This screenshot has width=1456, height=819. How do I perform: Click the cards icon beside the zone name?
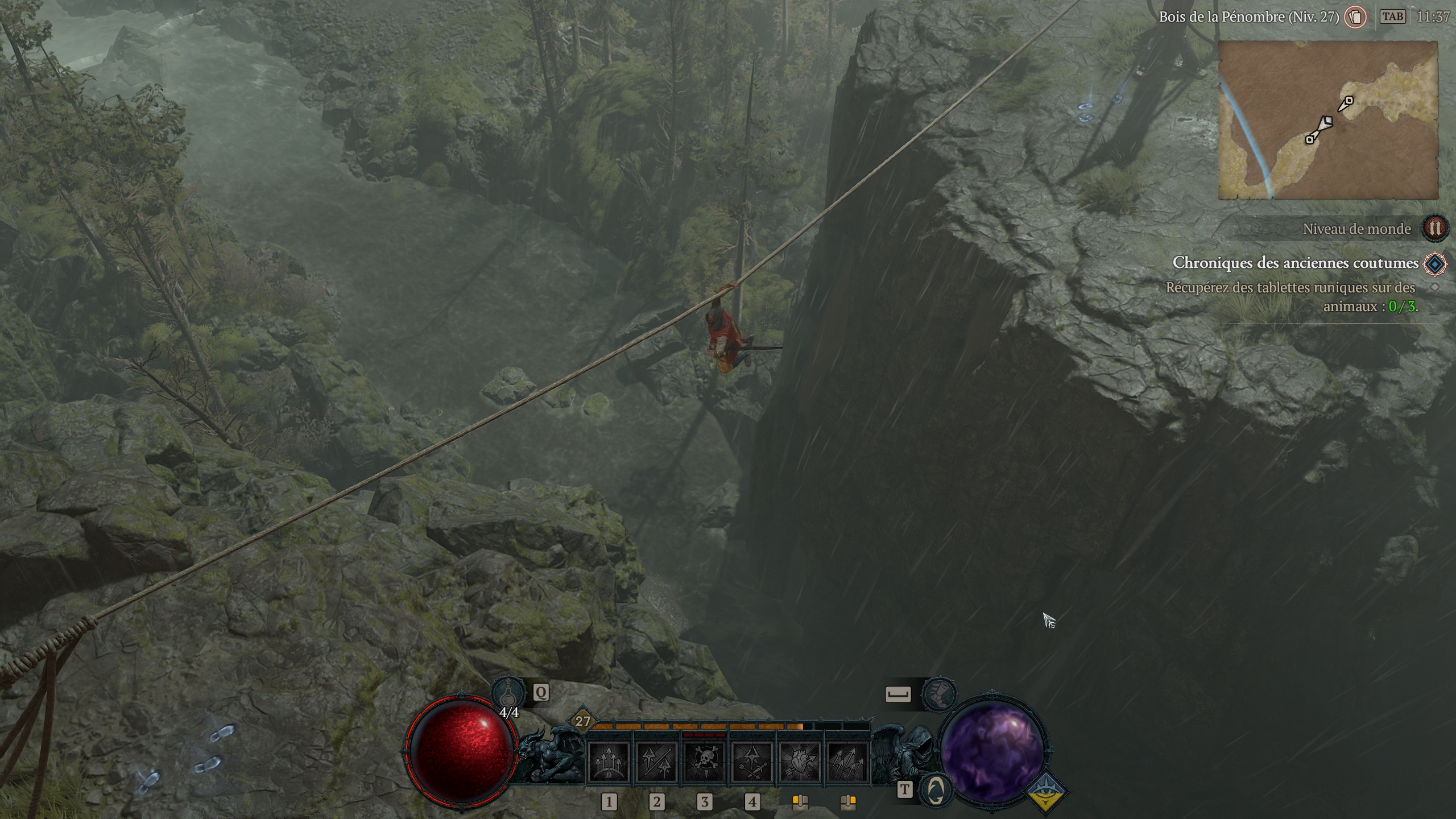(1355, 17)
